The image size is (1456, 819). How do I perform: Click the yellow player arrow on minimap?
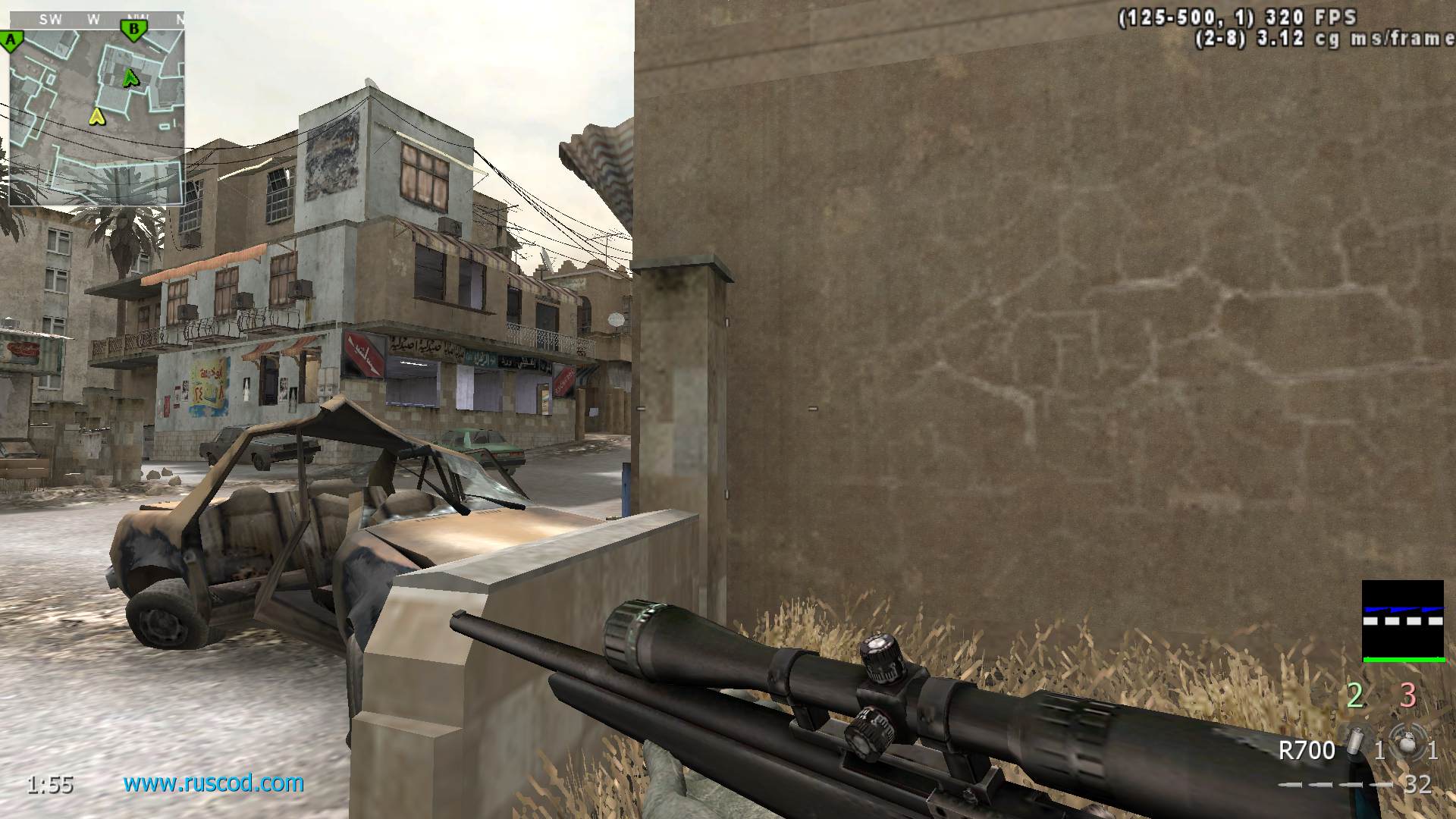tap(96, 117)
